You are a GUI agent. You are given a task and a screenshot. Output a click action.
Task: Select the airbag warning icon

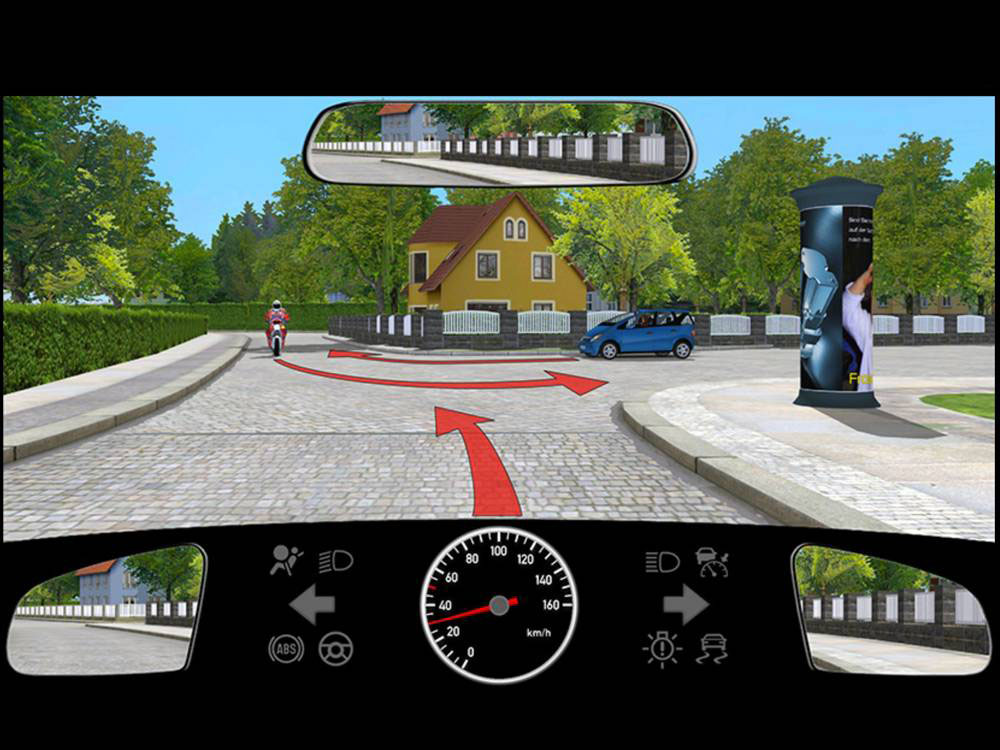(x=285, y=561)
